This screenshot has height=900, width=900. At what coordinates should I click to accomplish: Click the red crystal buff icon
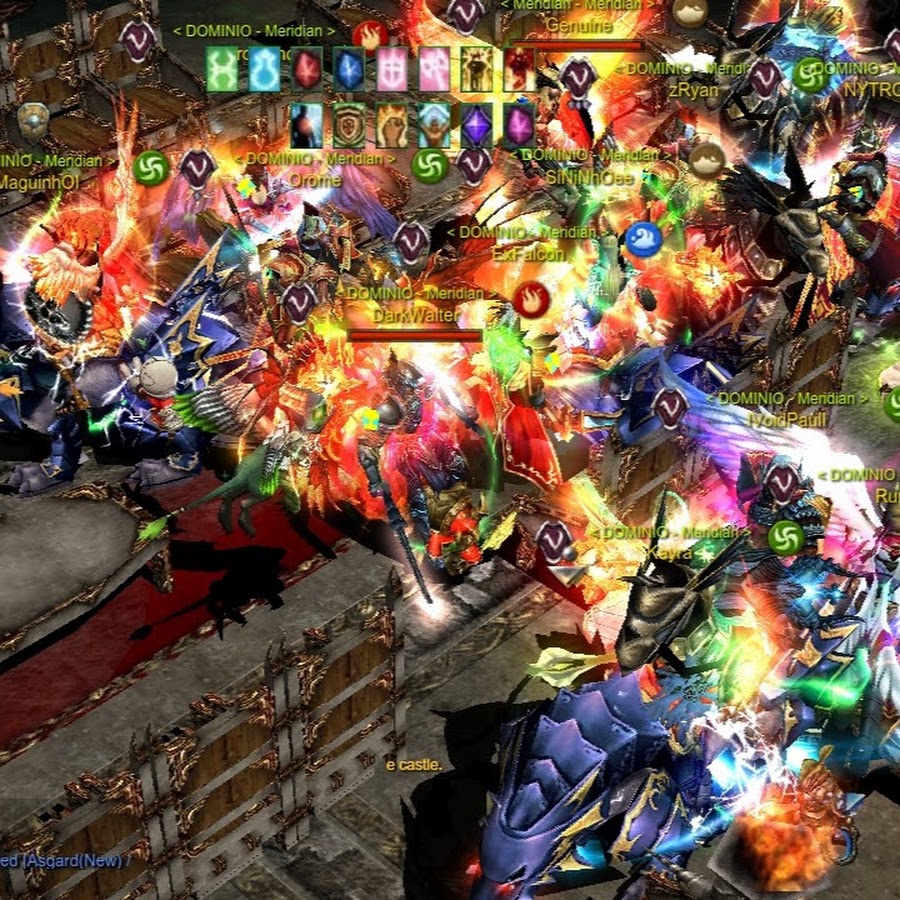click(x=307, y=69)
